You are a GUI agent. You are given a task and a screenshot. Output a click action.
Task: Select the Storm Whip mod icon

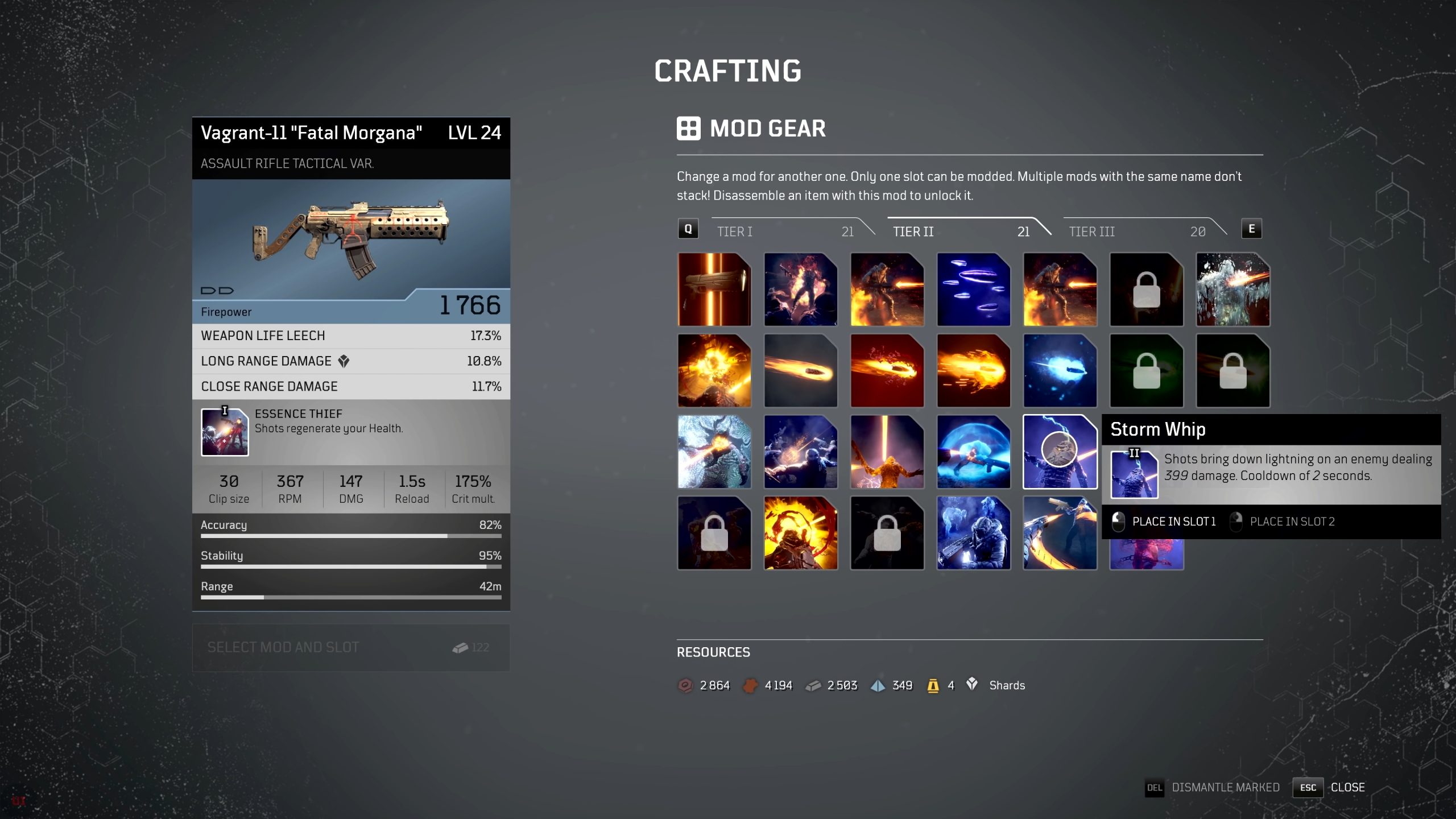(1060, 452)
